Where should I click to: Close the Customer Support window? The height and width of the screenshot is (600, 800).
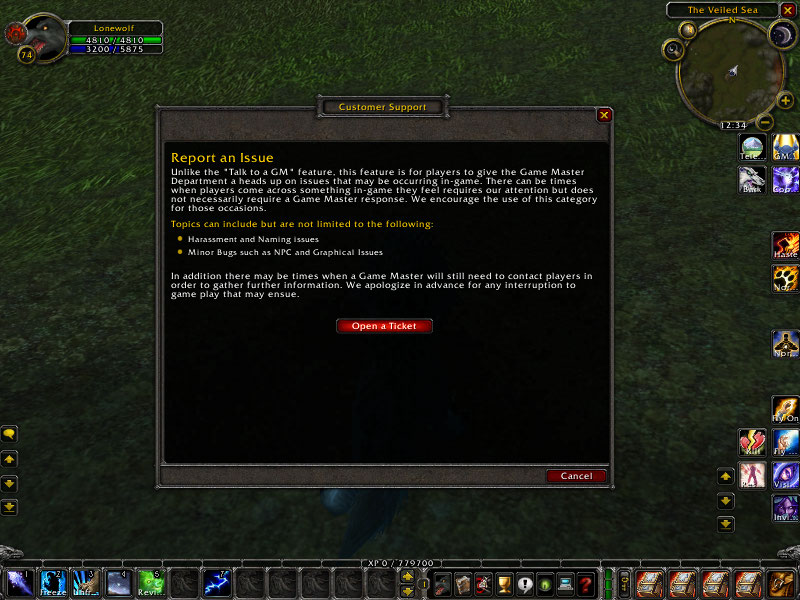pos(604,115)
